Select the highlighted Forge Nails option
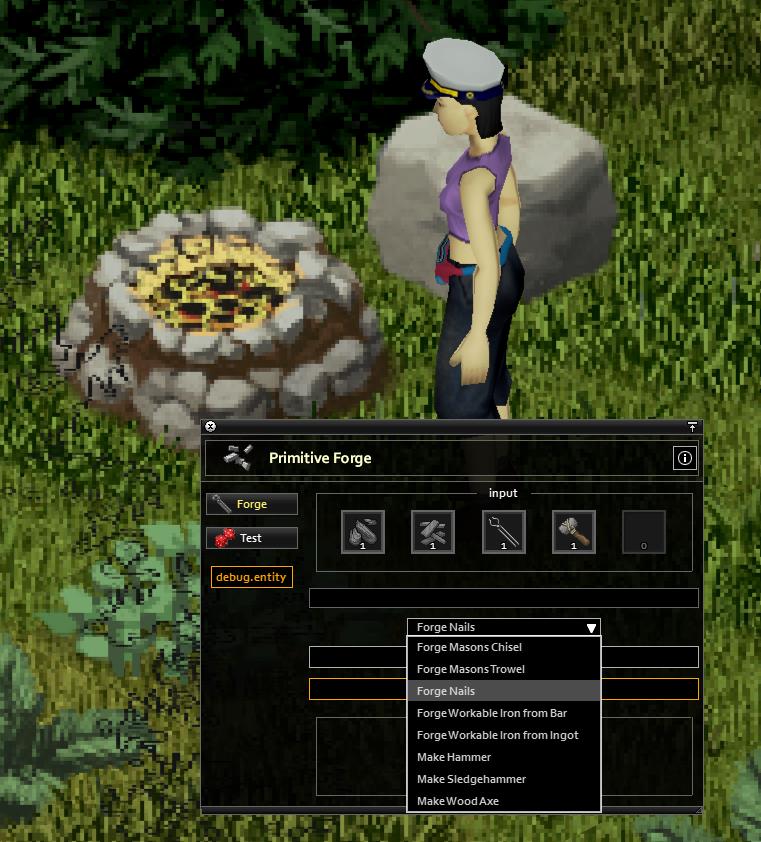The width and height of the screenshot is (761, 842). [446, 691]
